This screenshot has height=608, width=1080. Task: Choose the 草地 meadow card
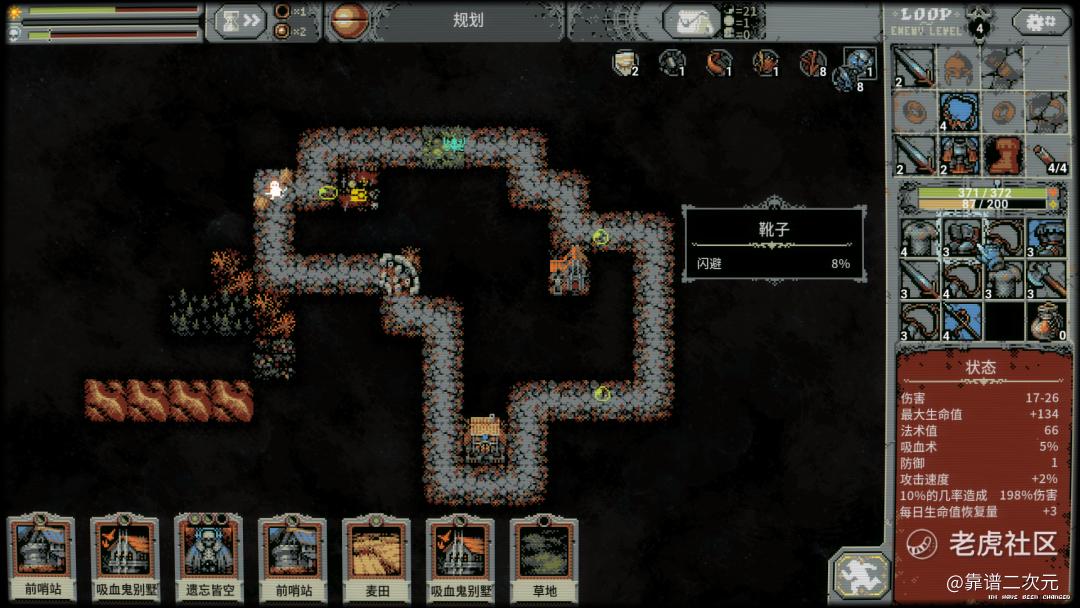coord(544,555)
